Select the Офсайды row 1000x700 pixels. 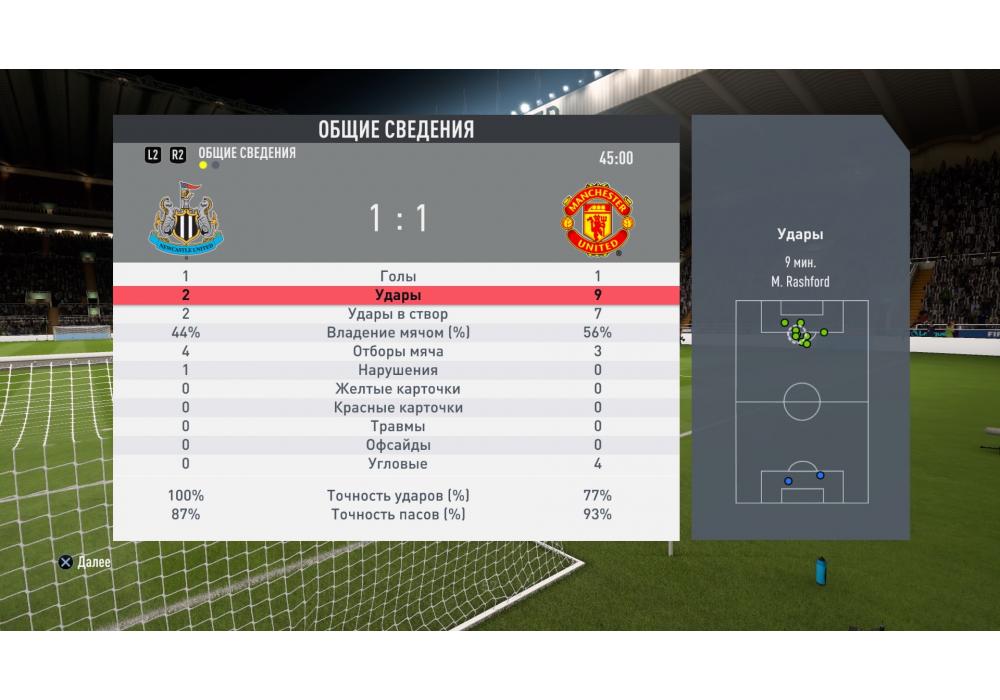click(x=398, y=445)
